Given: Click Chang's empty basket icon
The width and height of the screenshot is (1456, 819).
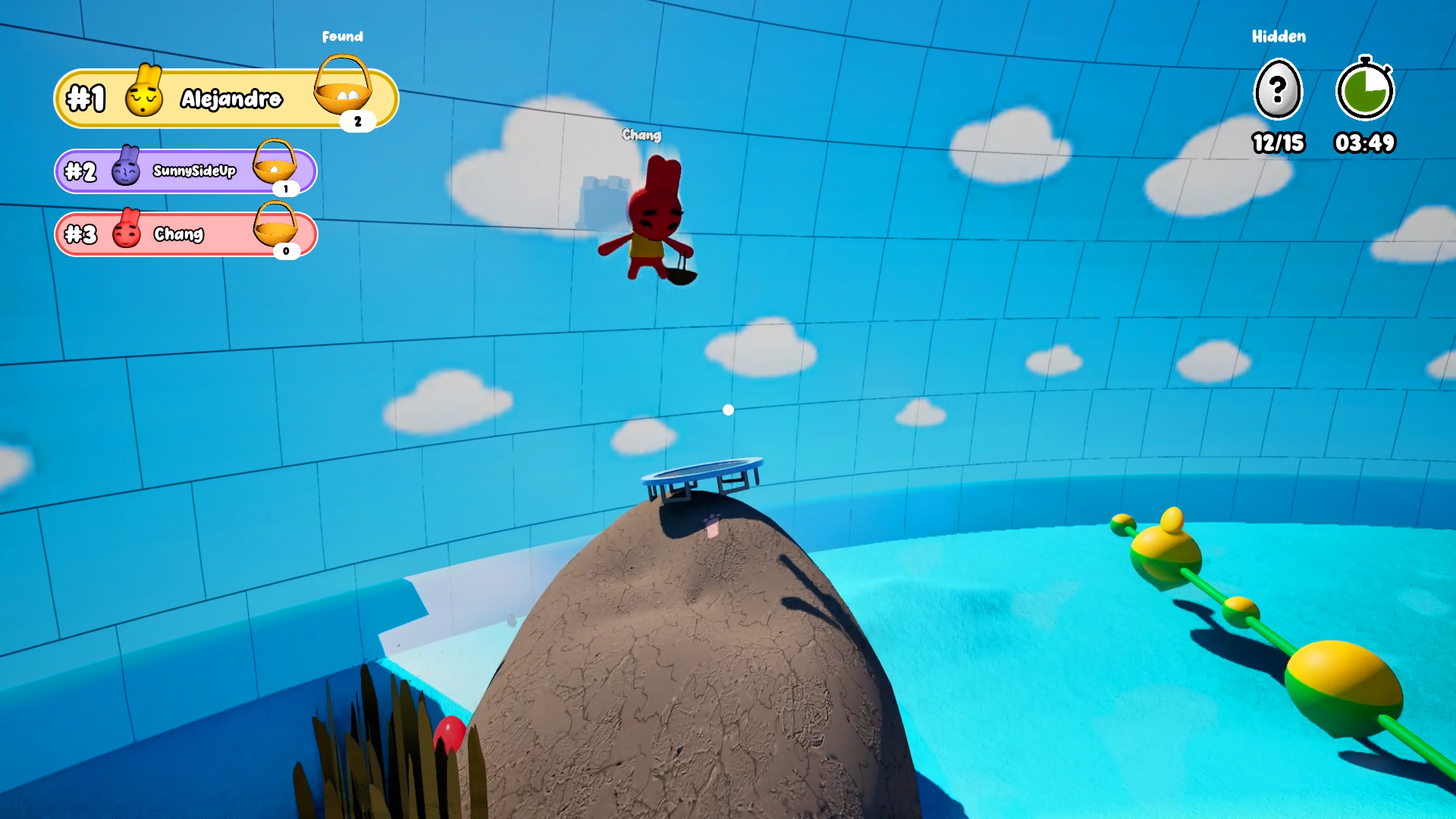Looking at the screenshot, I should [275, 229].
